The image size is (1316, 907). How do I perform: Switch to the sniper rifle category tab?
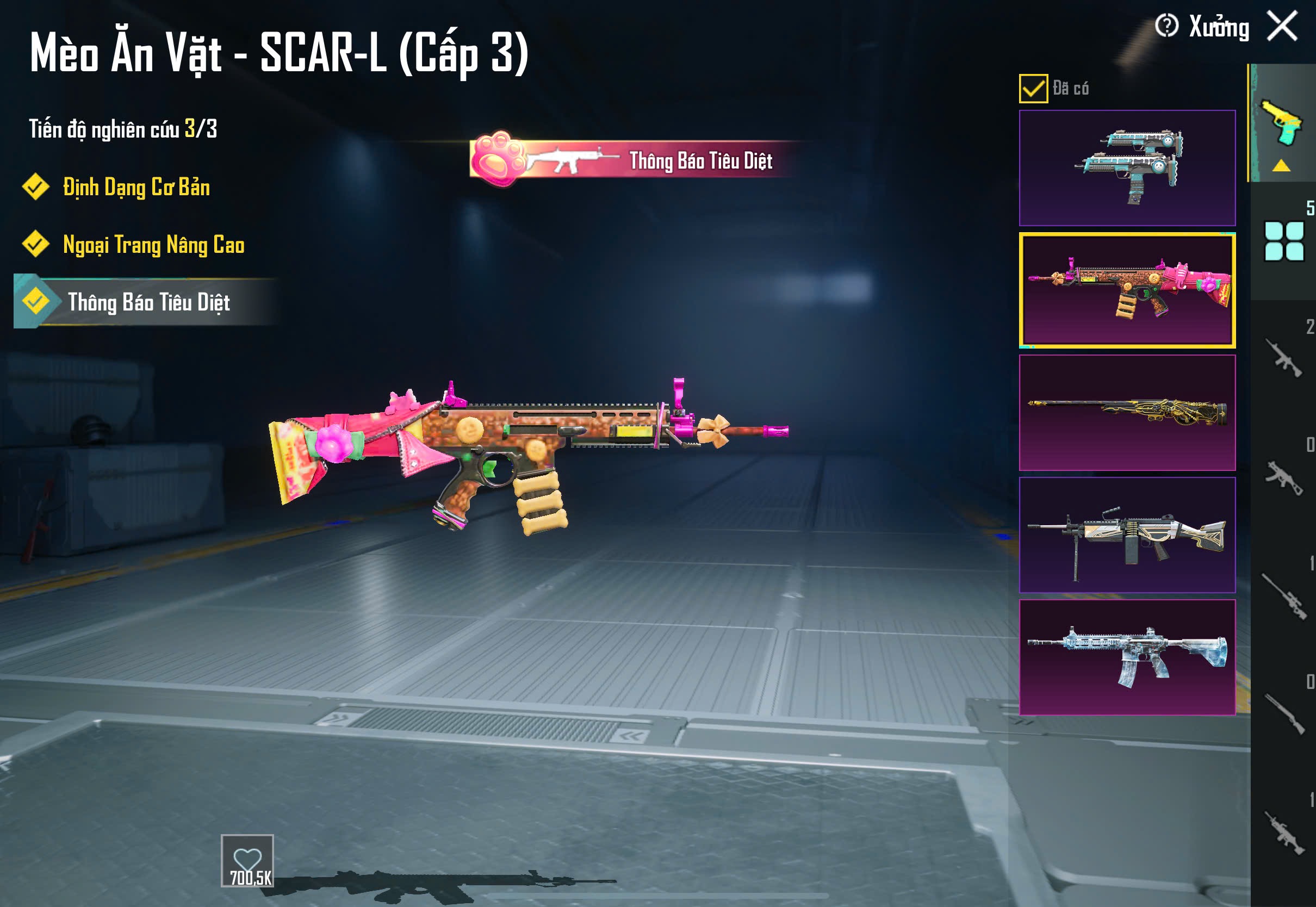(x=1283, y=595)
